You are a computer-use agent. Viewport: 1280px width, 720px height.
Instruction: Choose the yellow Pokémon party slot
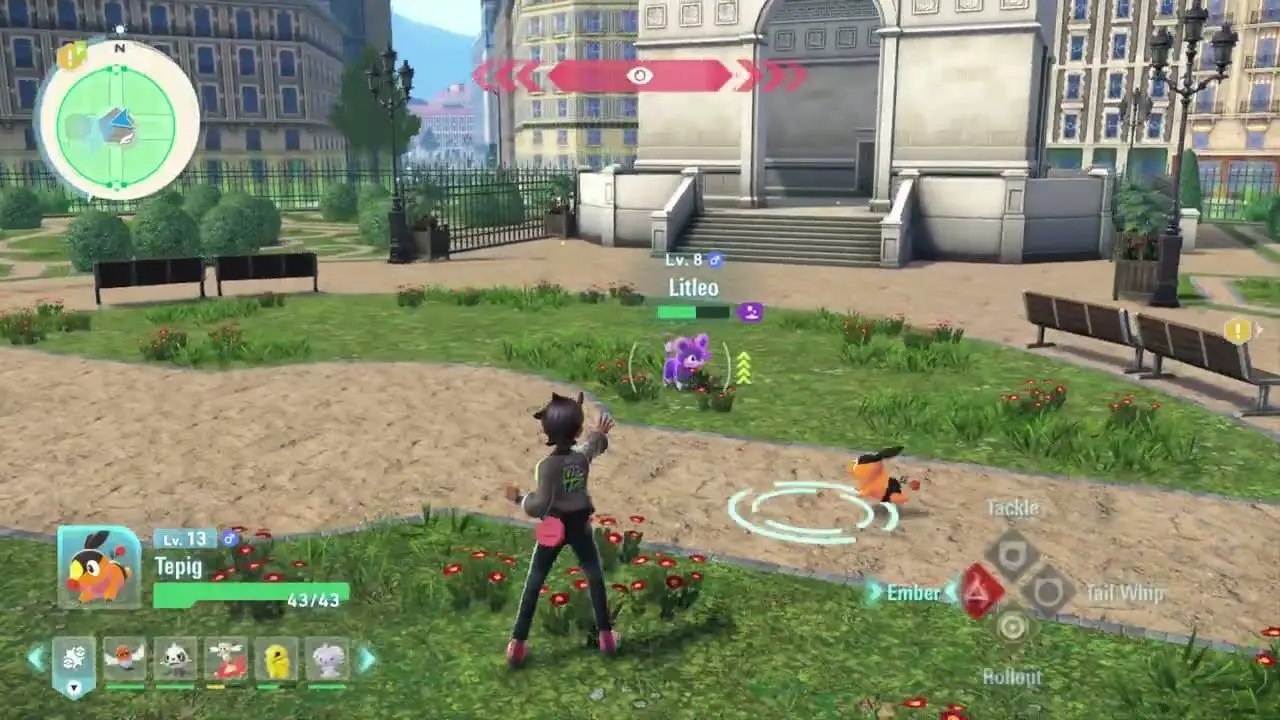tap(276, 660)
